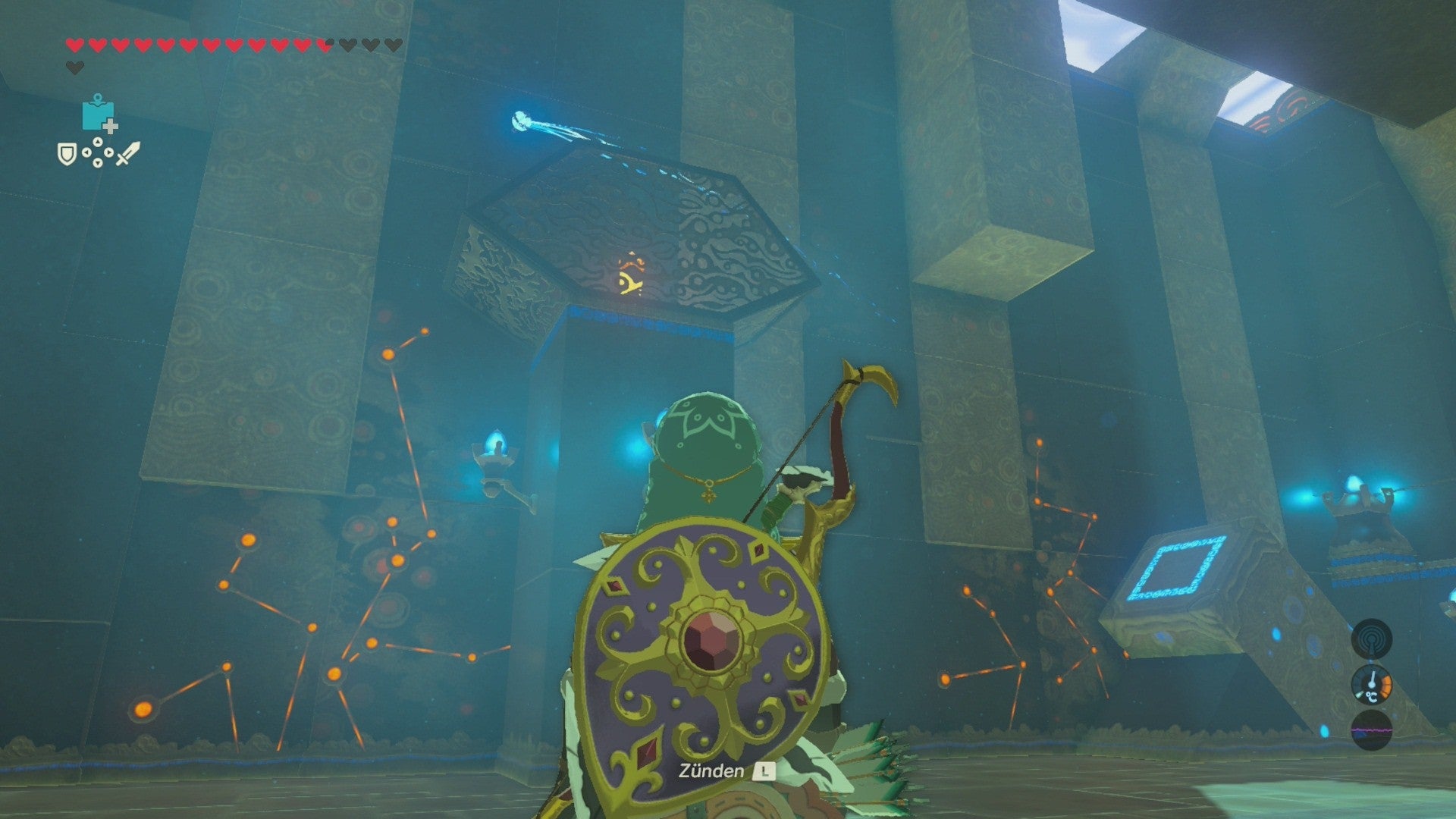Select the first red heart in the row
The width and height of the screenshot is (1456, 819).
tap(75, 45)
